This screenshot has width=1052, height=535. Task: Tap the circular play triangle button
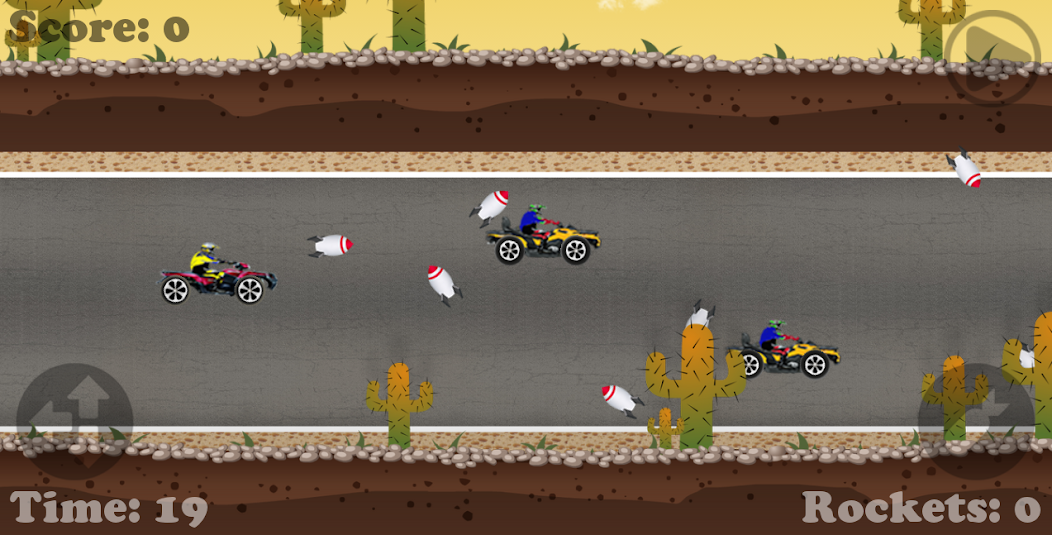[992, 57]
